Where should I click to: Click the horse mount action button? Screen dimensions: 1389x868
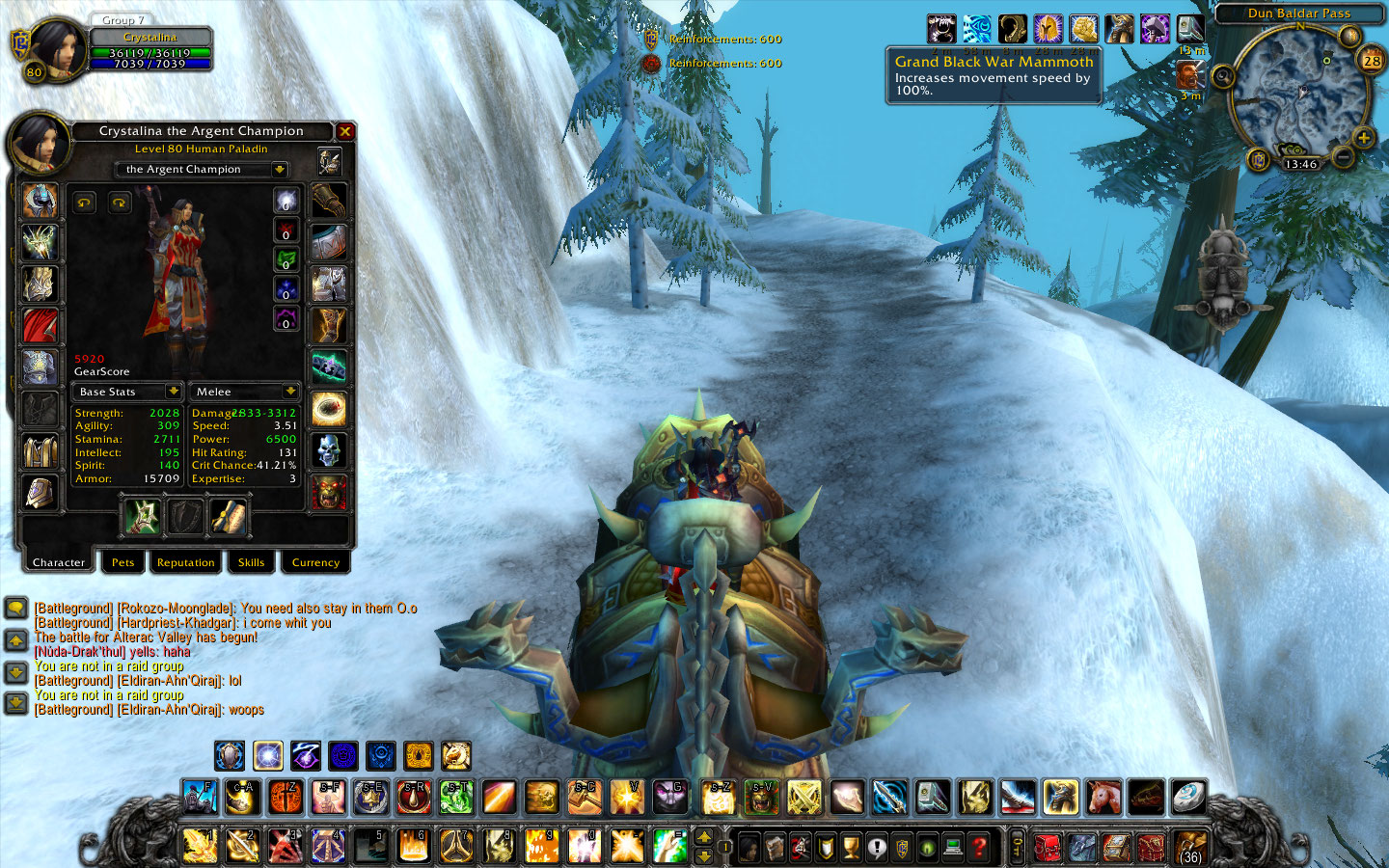1103,797
